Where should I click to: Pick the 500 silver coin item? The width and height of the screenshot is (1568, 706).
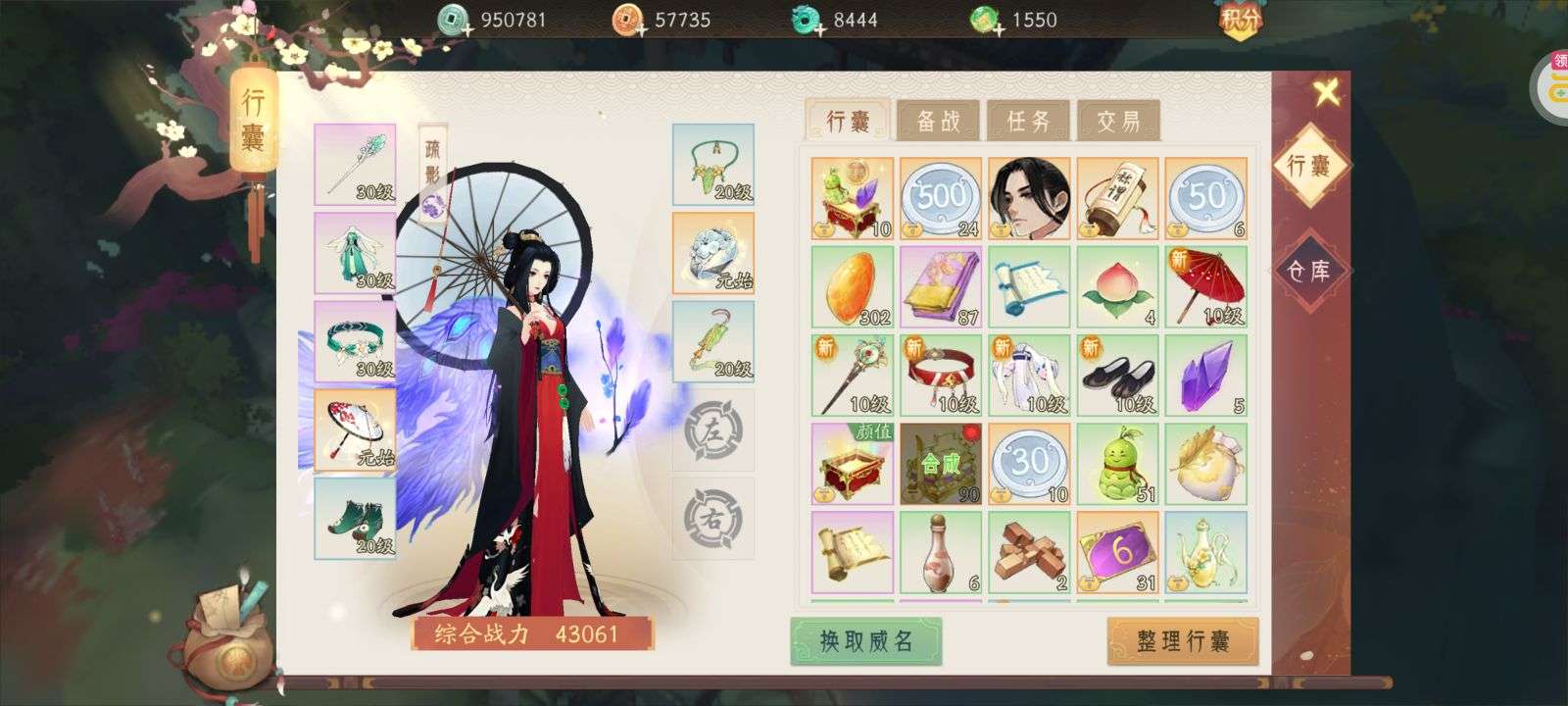point(940,198)
